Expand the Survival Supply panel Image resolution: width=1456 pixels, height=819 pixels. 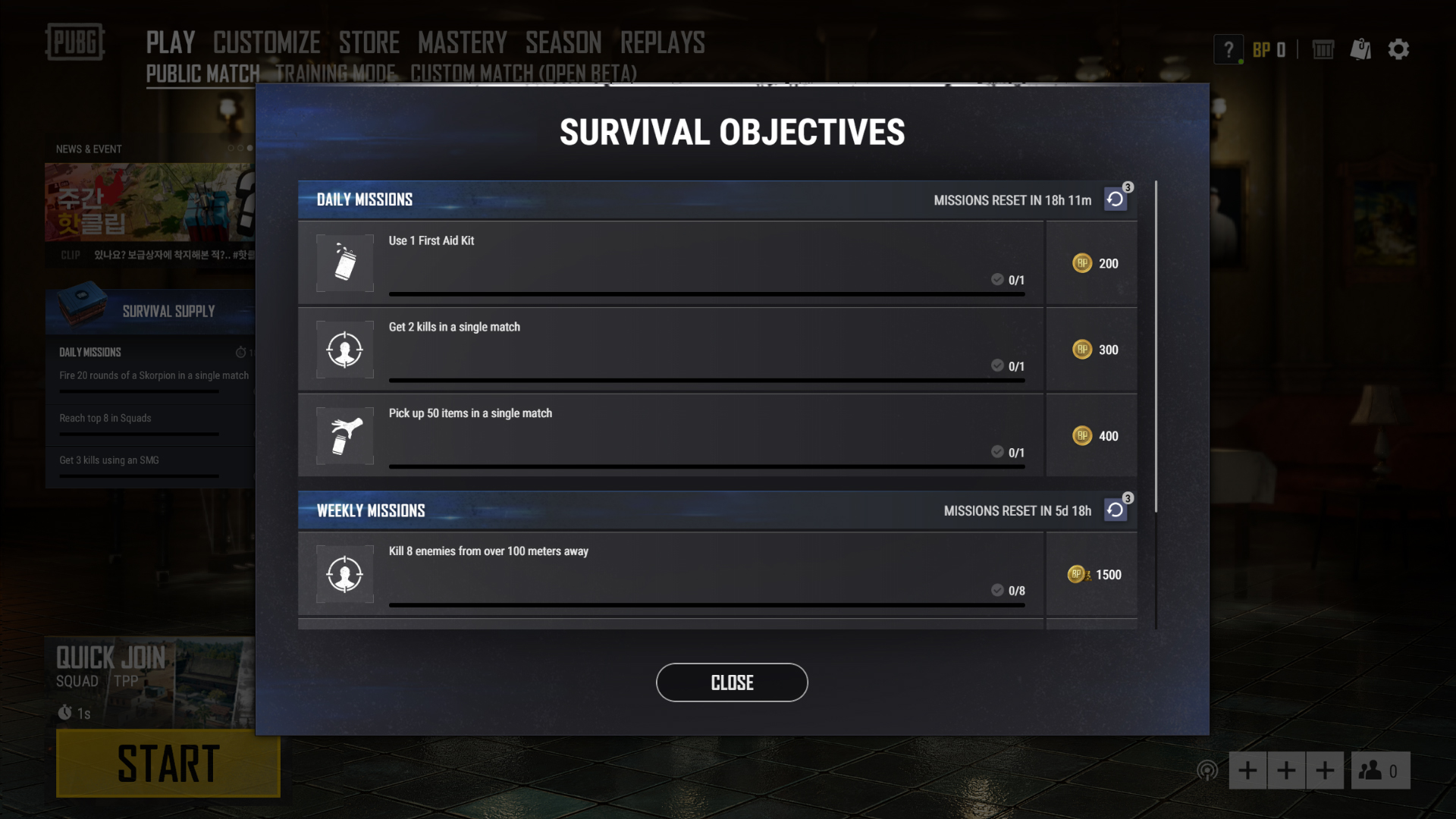point(167,311)
